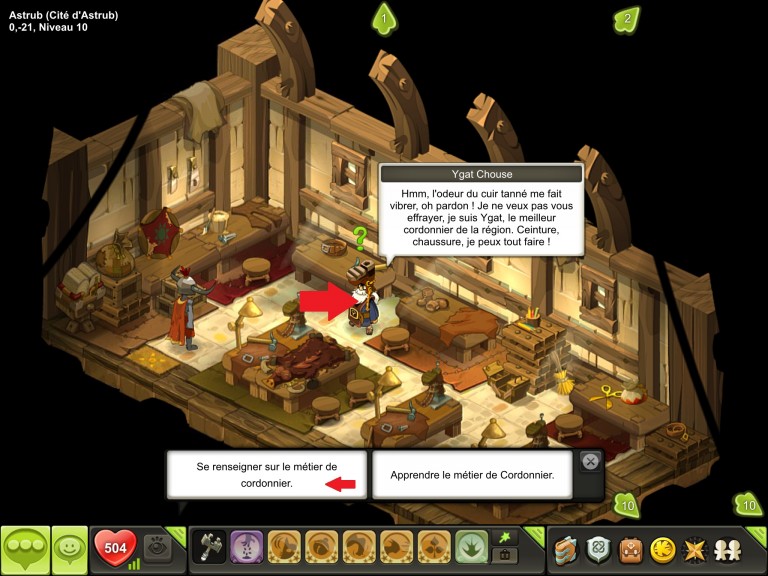Select the green leaf spell icon
This screenshot has width=768, height=576.
tap(472, 549)
